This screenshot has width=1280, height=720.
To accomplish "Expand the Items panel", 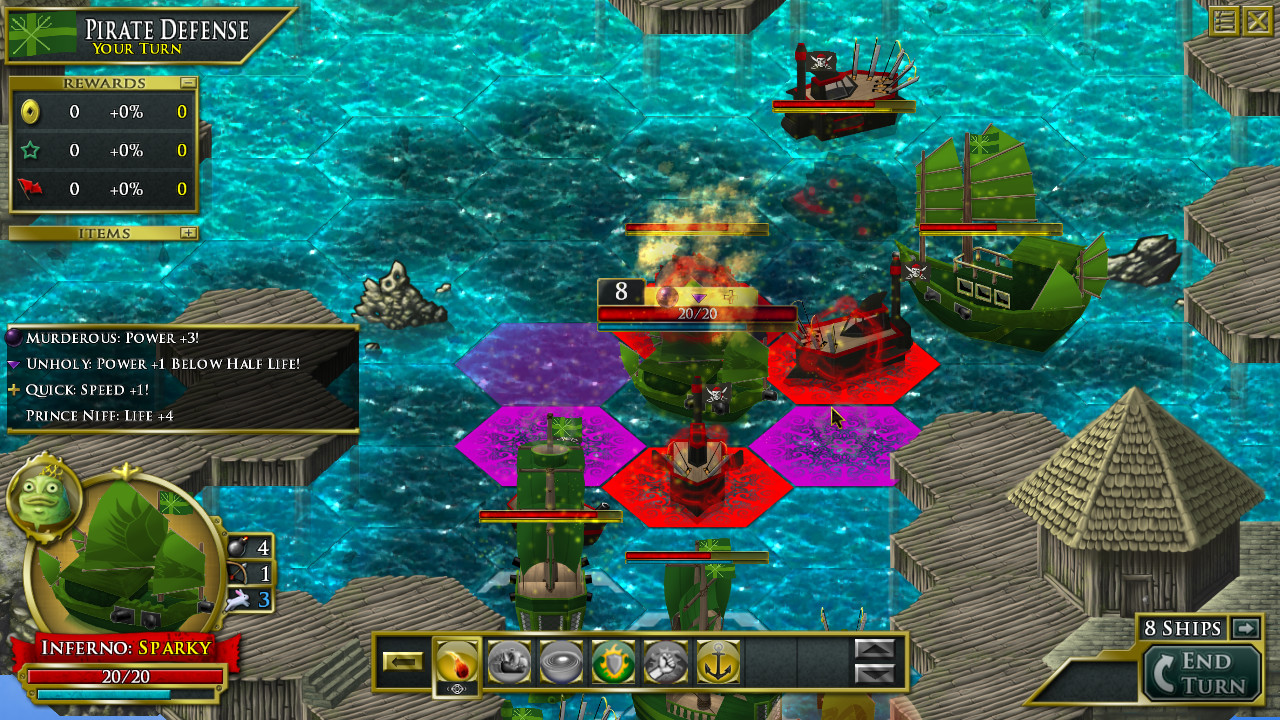I will pos(190,232).
